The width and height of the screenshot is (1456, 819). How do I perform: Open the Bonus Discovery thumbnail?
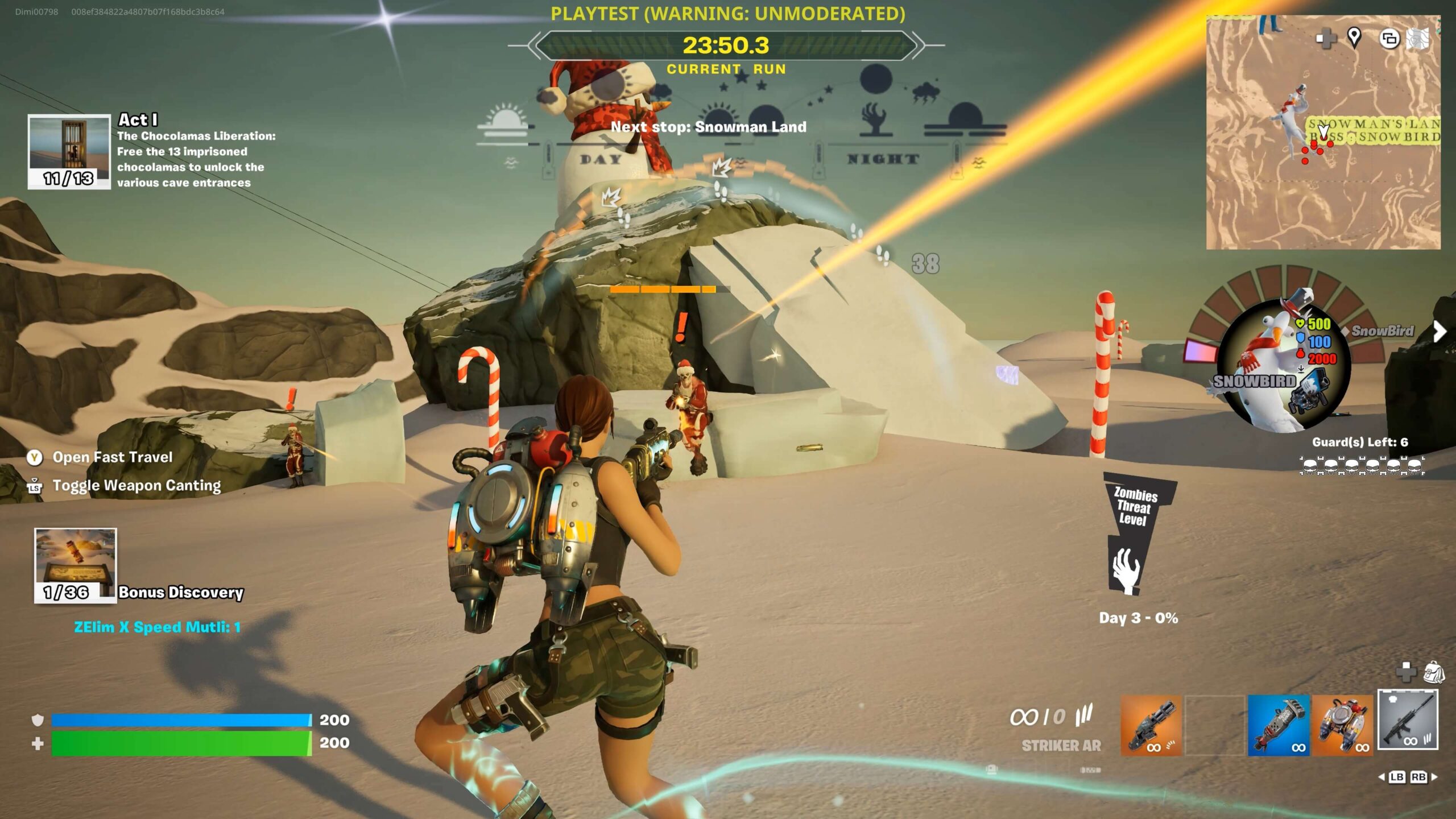click(75, 565)
